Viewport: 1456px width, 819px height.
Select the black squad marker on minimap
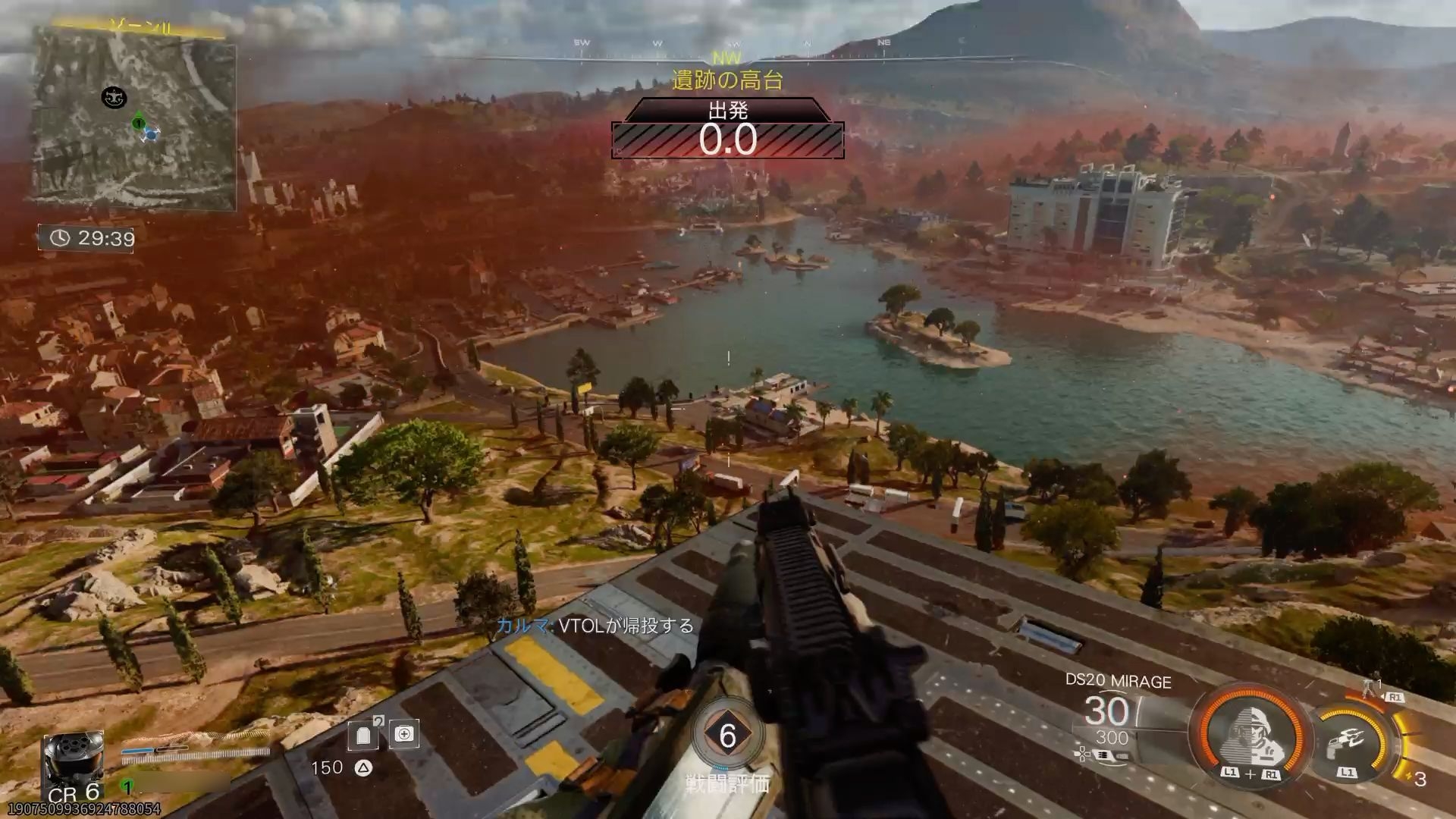coord(114,97)
